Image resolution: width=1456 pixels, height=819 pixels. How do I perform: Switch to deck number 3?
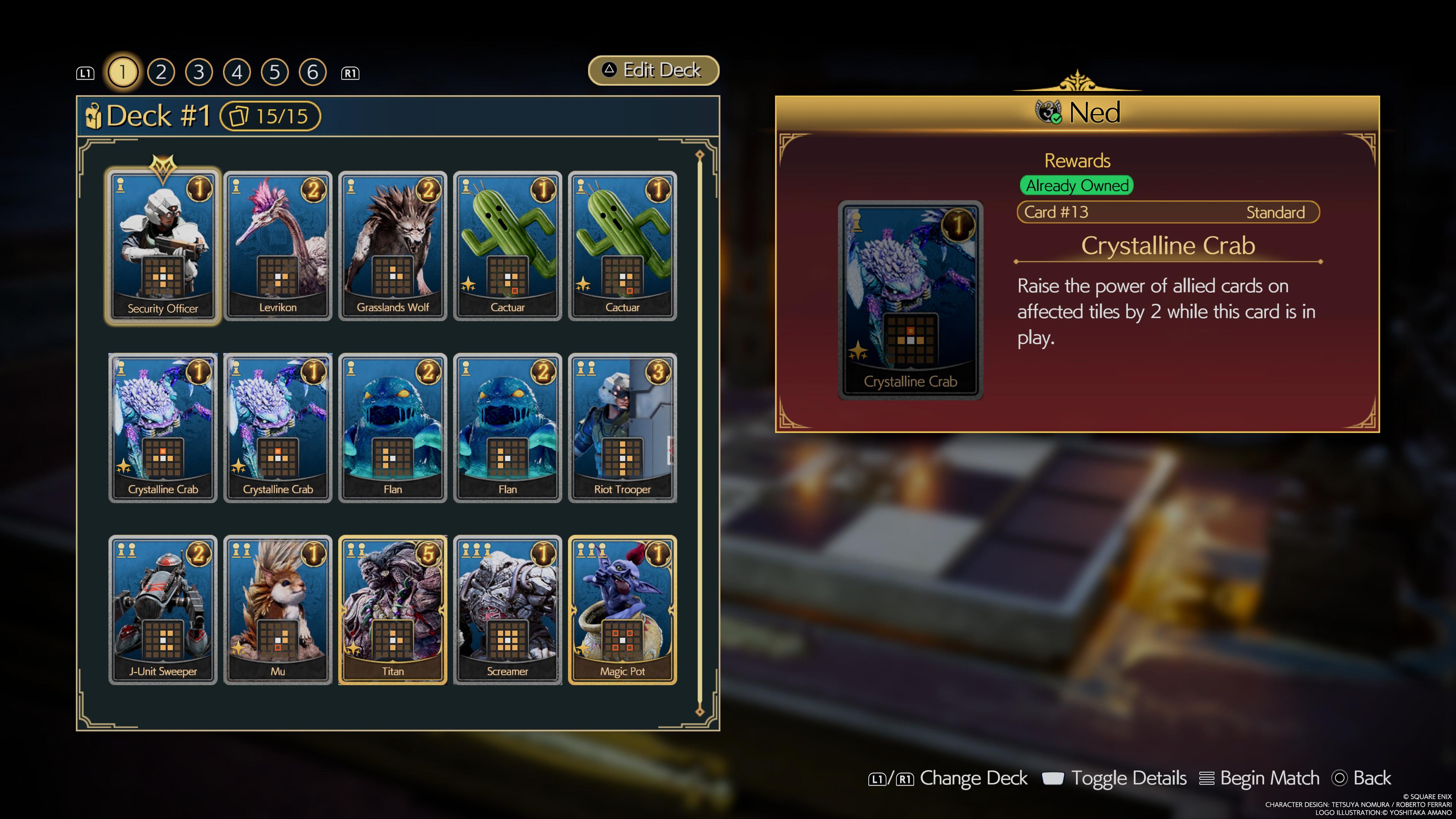(199, 72)
